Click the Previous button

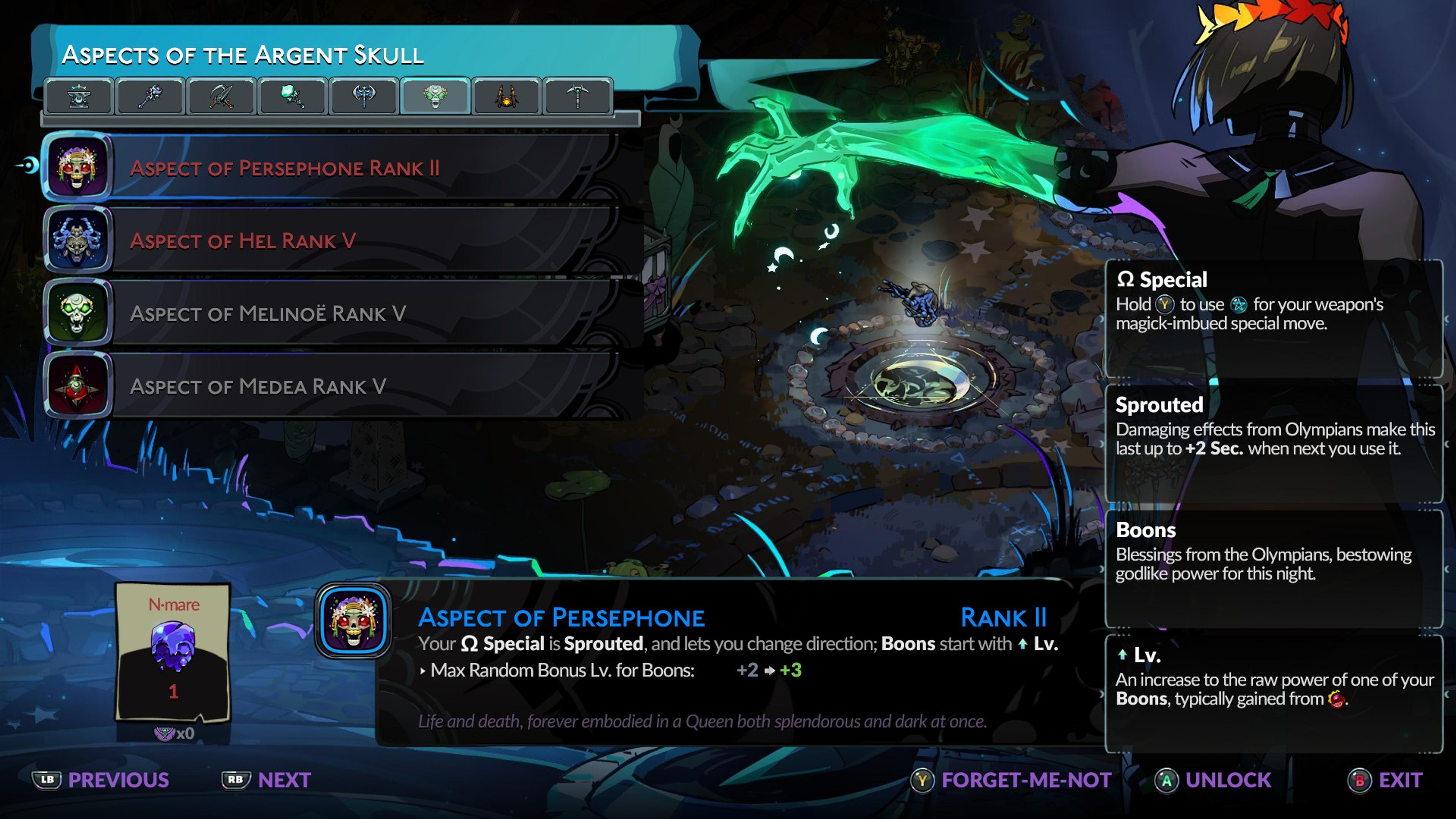pyautogui.click(x=102, y=780)
